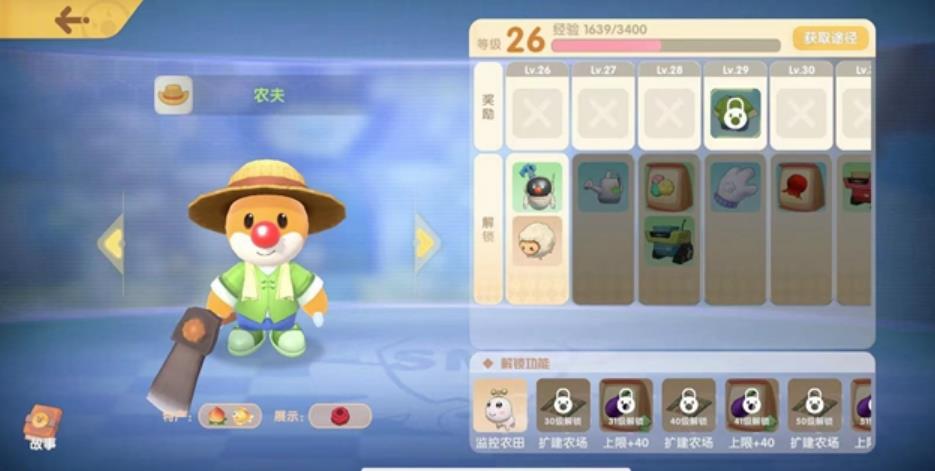Select the level 40 locked farm expansion
The height and width of the screenshot is (471, 935).
pyautogui.click(x=689, y=406)
